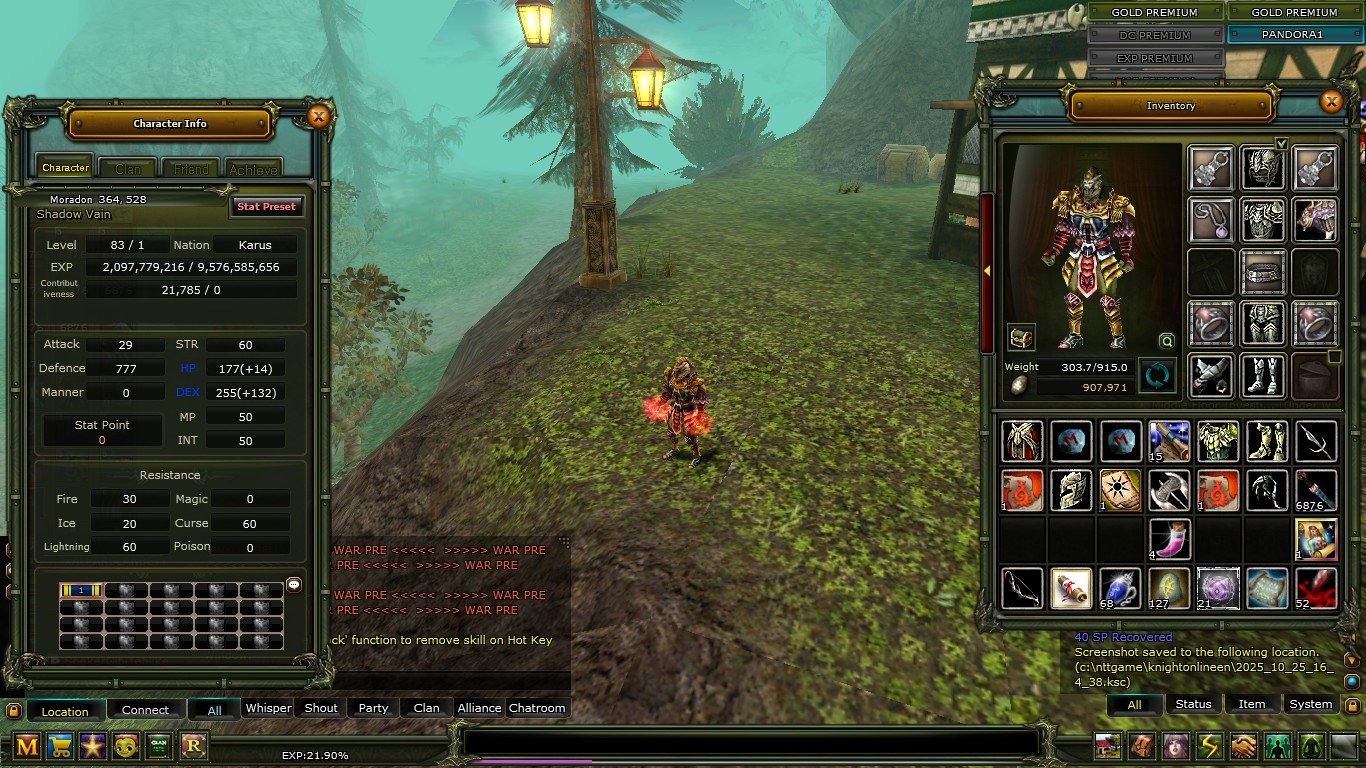This screenshot has width=1366, height=768.
Task: Close the Inventory window
Action: (x=1330, y=101)
